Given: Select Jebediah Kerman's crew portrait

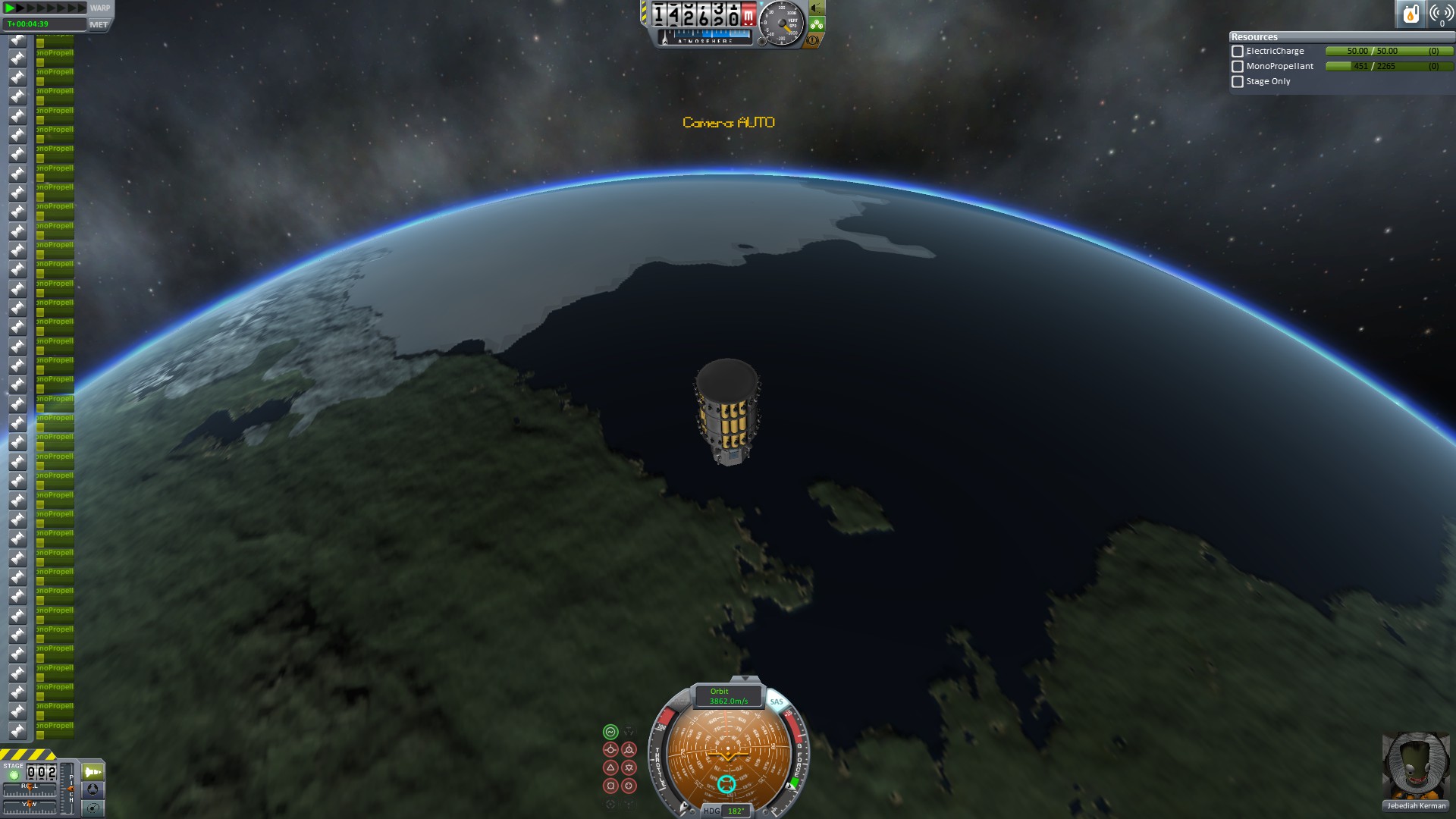Looking at the screenshot, I should click(x=1416, y=766).
